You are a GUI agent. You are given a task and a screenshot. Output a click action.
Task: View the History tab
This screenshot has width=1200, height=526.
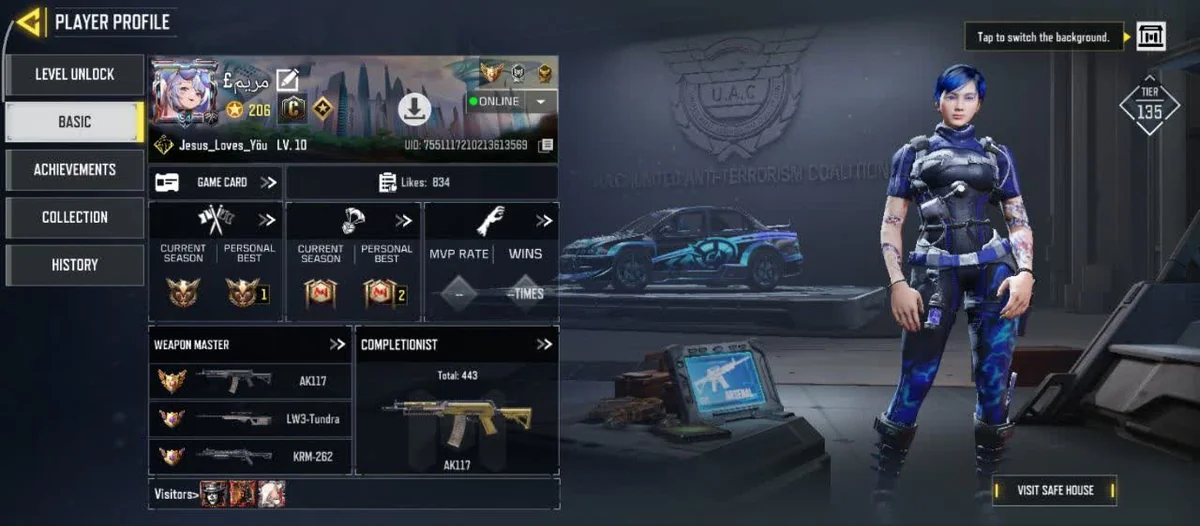(75, 265)
